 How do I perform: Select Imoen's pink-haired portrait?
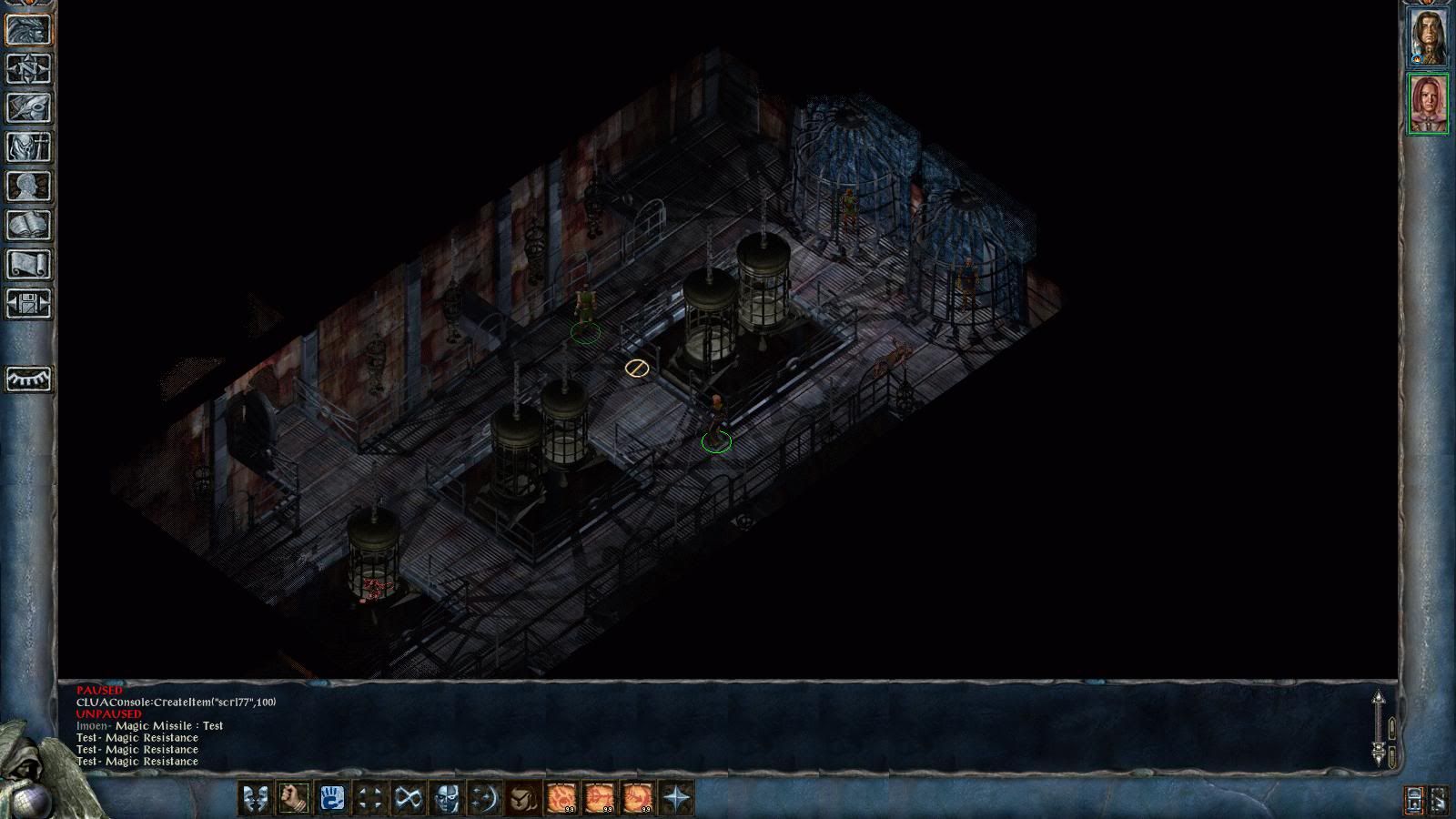[1428, 104]
